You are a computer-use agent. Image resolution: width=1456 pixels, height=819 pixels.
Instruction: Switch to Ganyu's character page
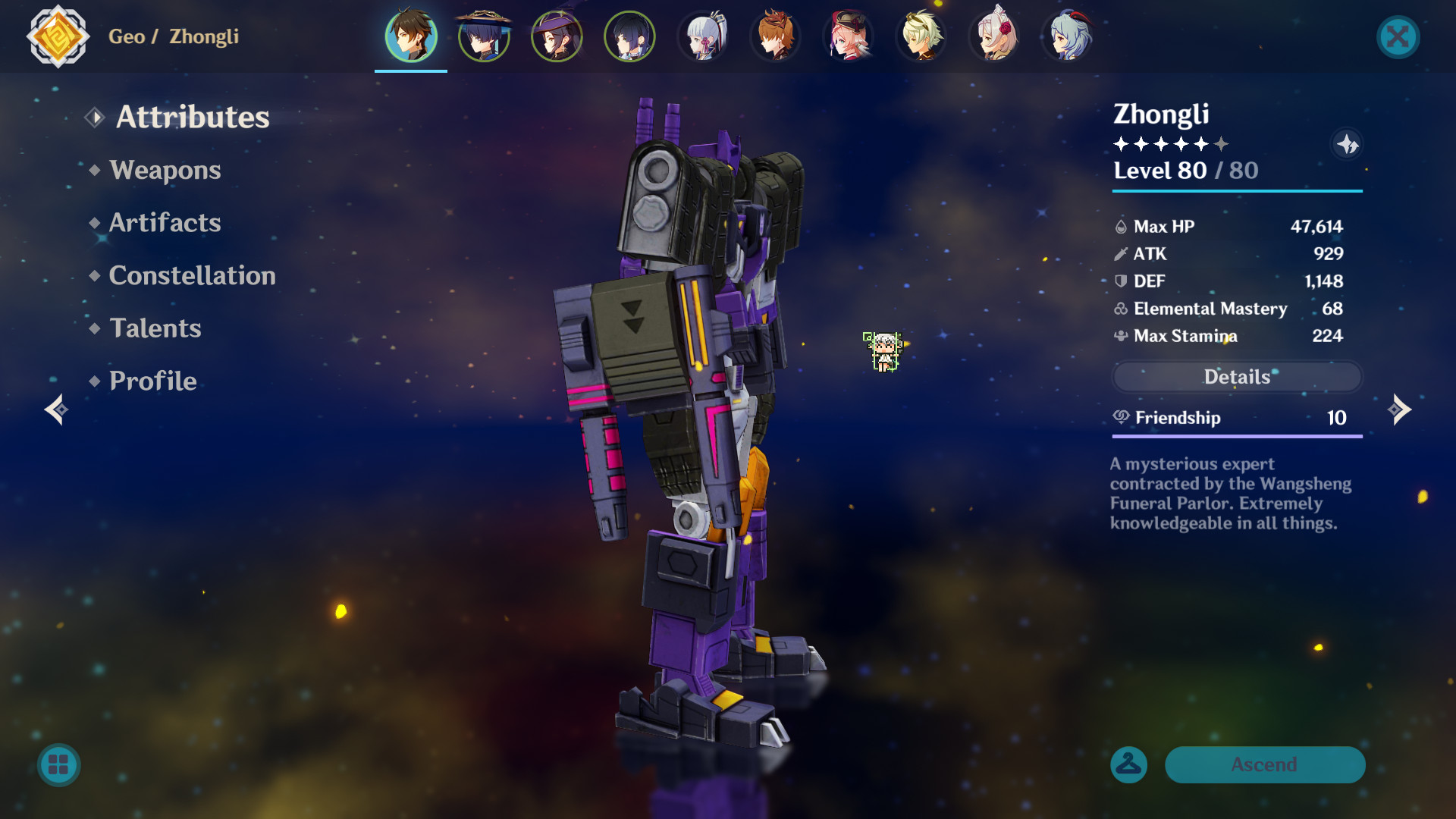tap(1065, 37)
